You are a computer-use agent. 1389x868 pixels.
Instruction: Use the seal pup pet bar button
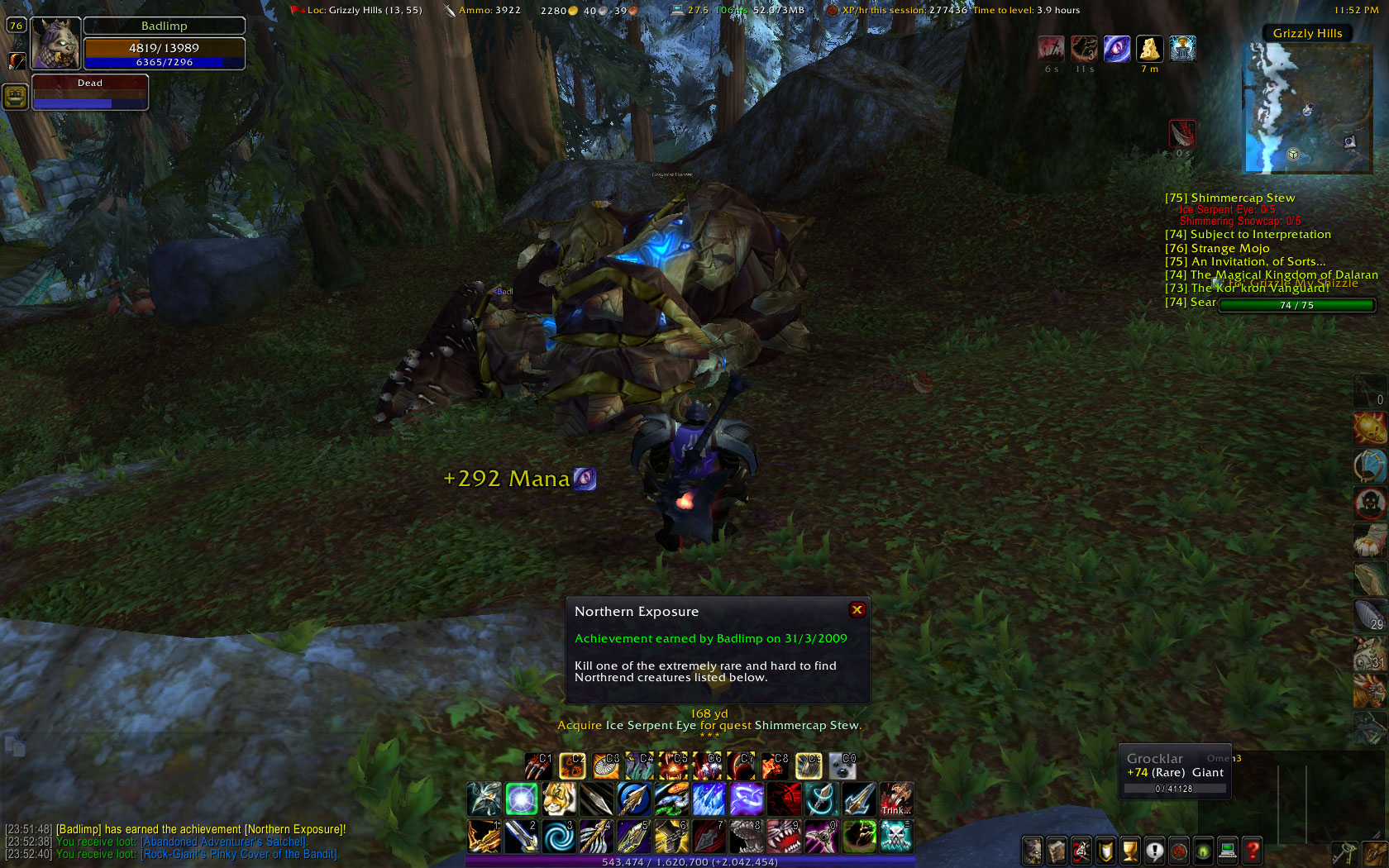[x=842, y=766]
